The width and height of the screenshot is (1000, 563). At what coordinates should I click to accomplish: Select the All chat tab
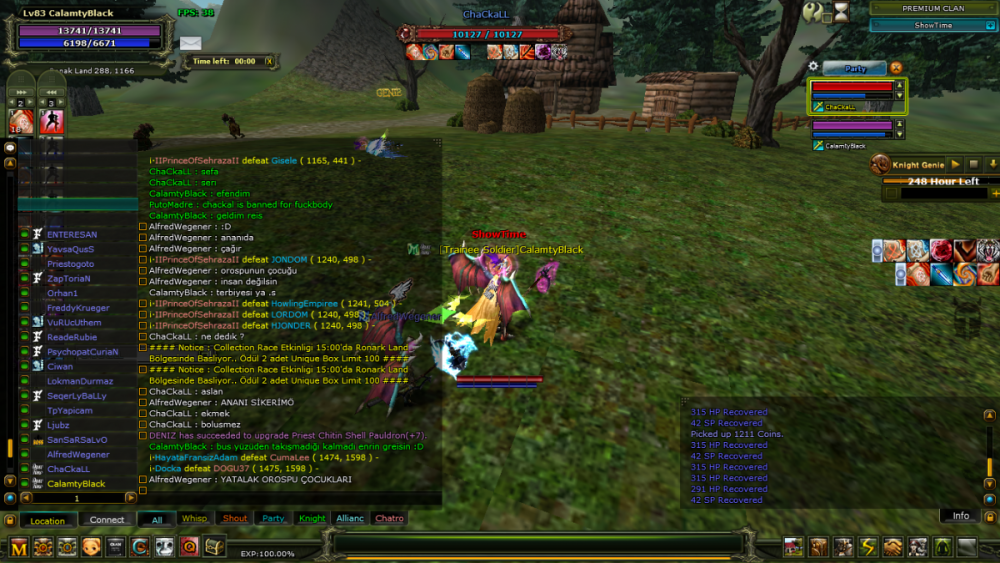click(156, 520)
